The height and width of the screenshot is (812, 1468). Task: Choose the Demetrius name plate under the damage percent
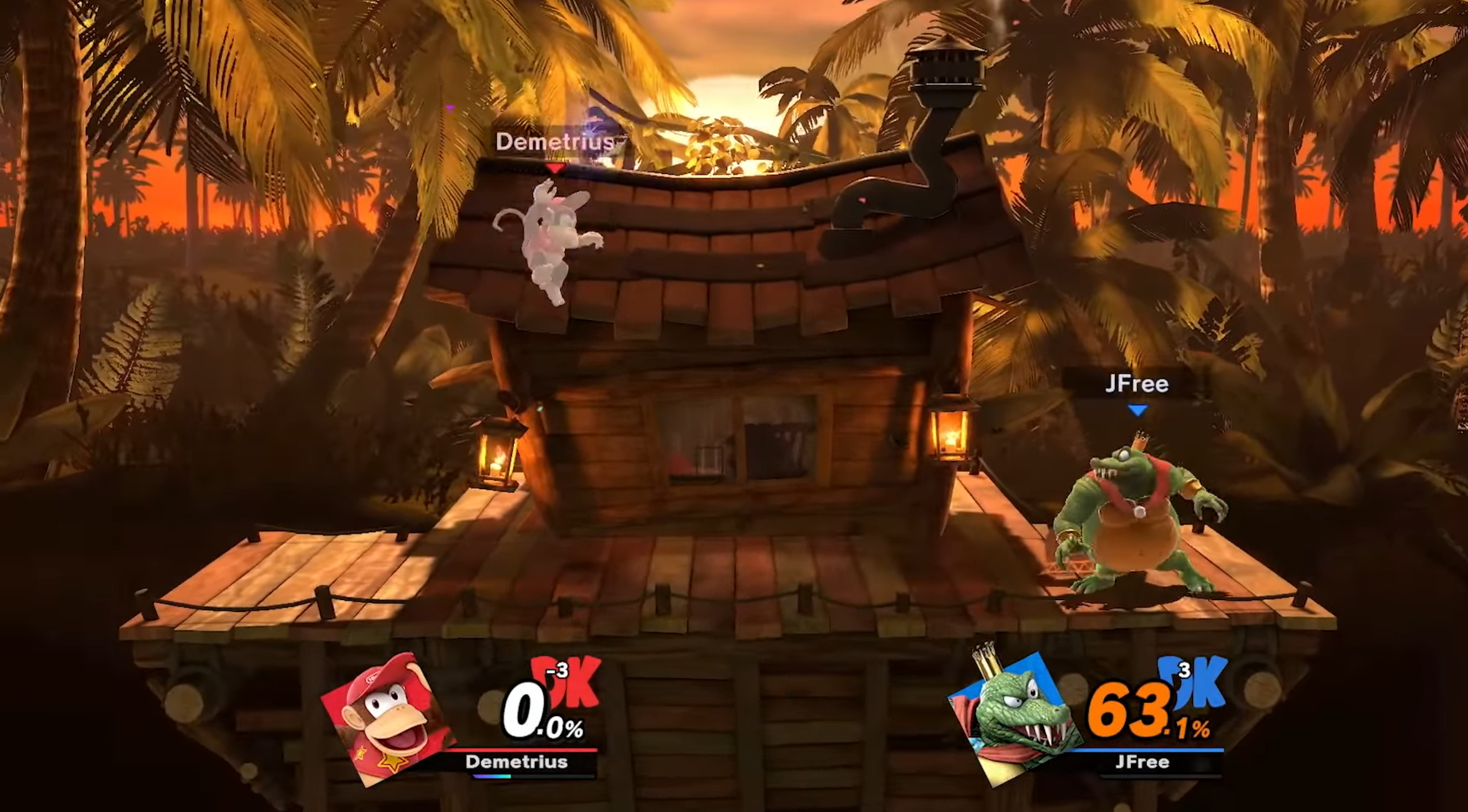(x=516, y=762)
